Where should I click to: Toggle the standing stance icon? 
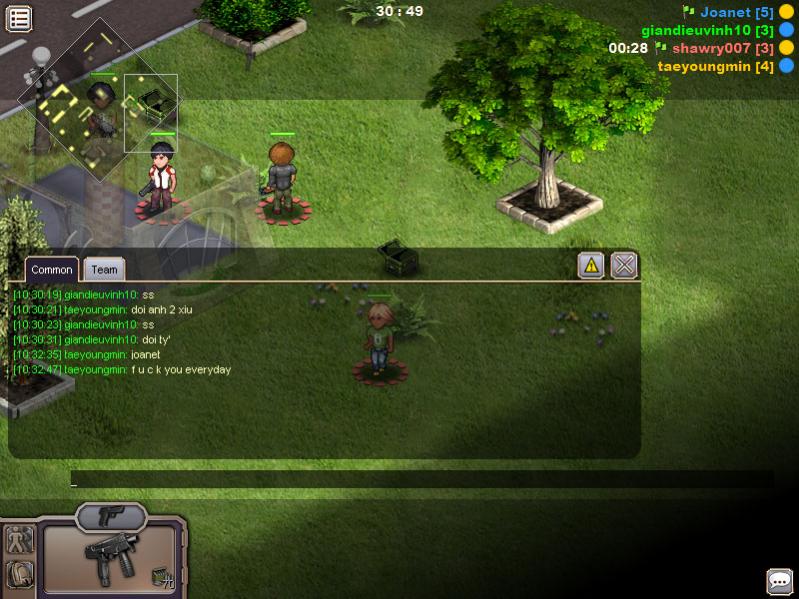click(x=20, y=540)
